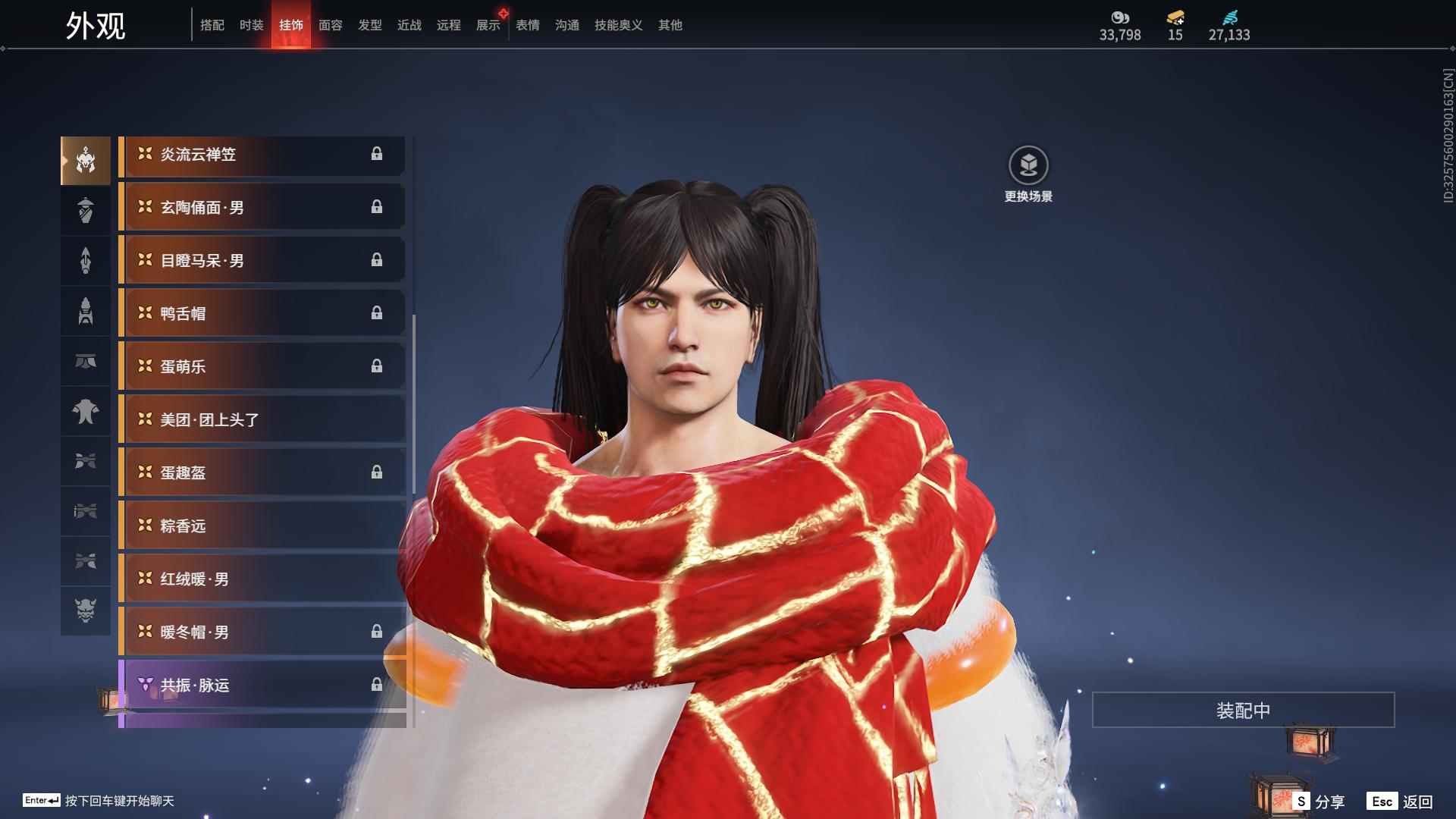Select the 炎流云禅笠 accessory

pyautogui.click(x=262, y=155)
